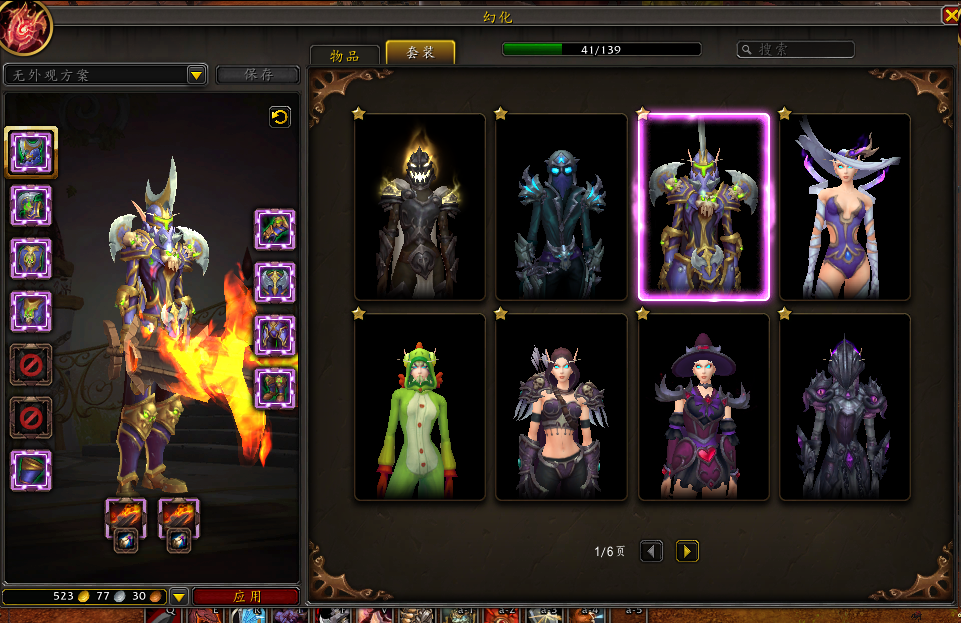Close the transmogrification window
The image size is (961, 623).
pyautogui.click(x=949, y=15)
